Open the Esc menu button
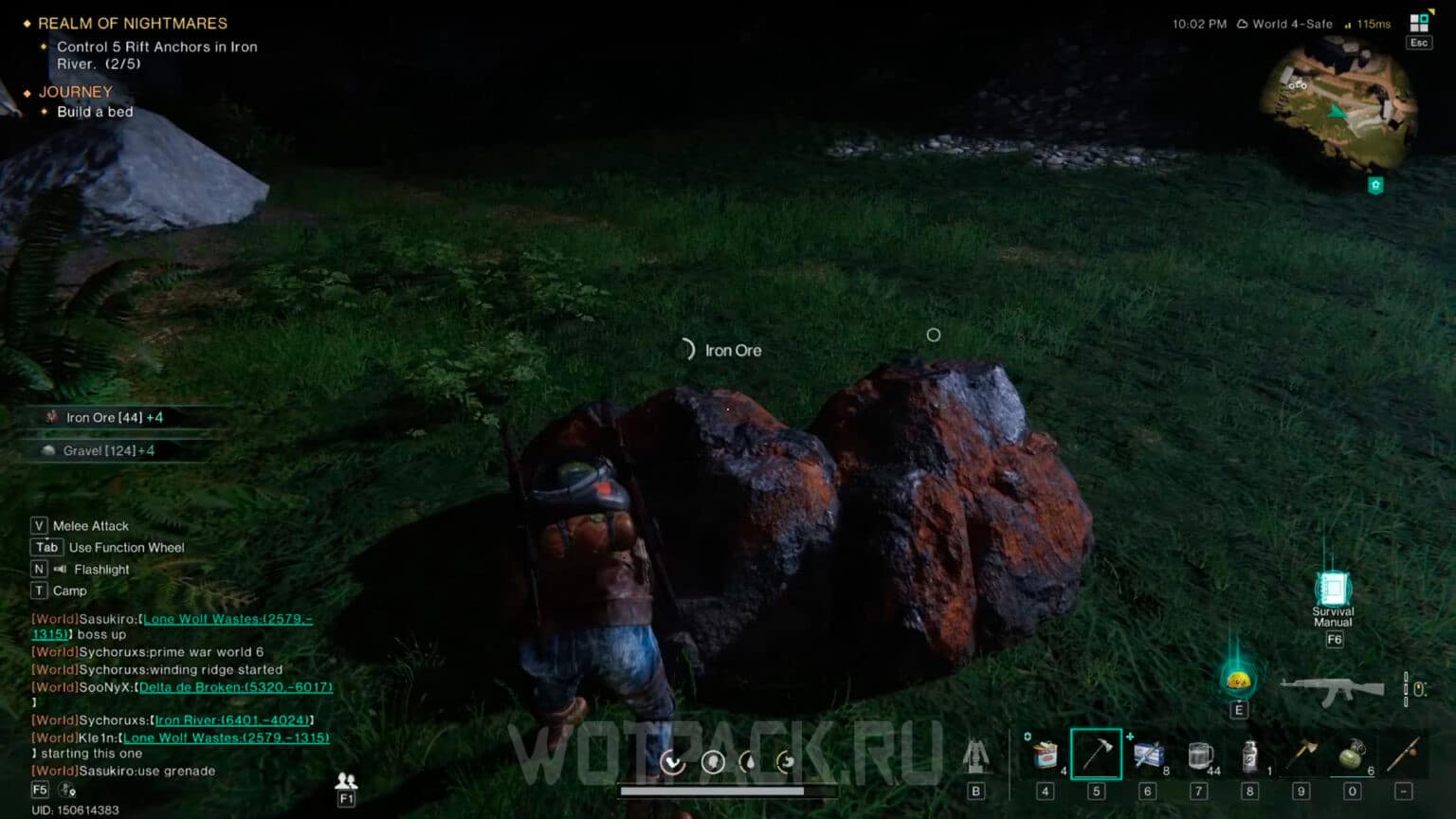1456x819 pixels. coord(1419,42)
